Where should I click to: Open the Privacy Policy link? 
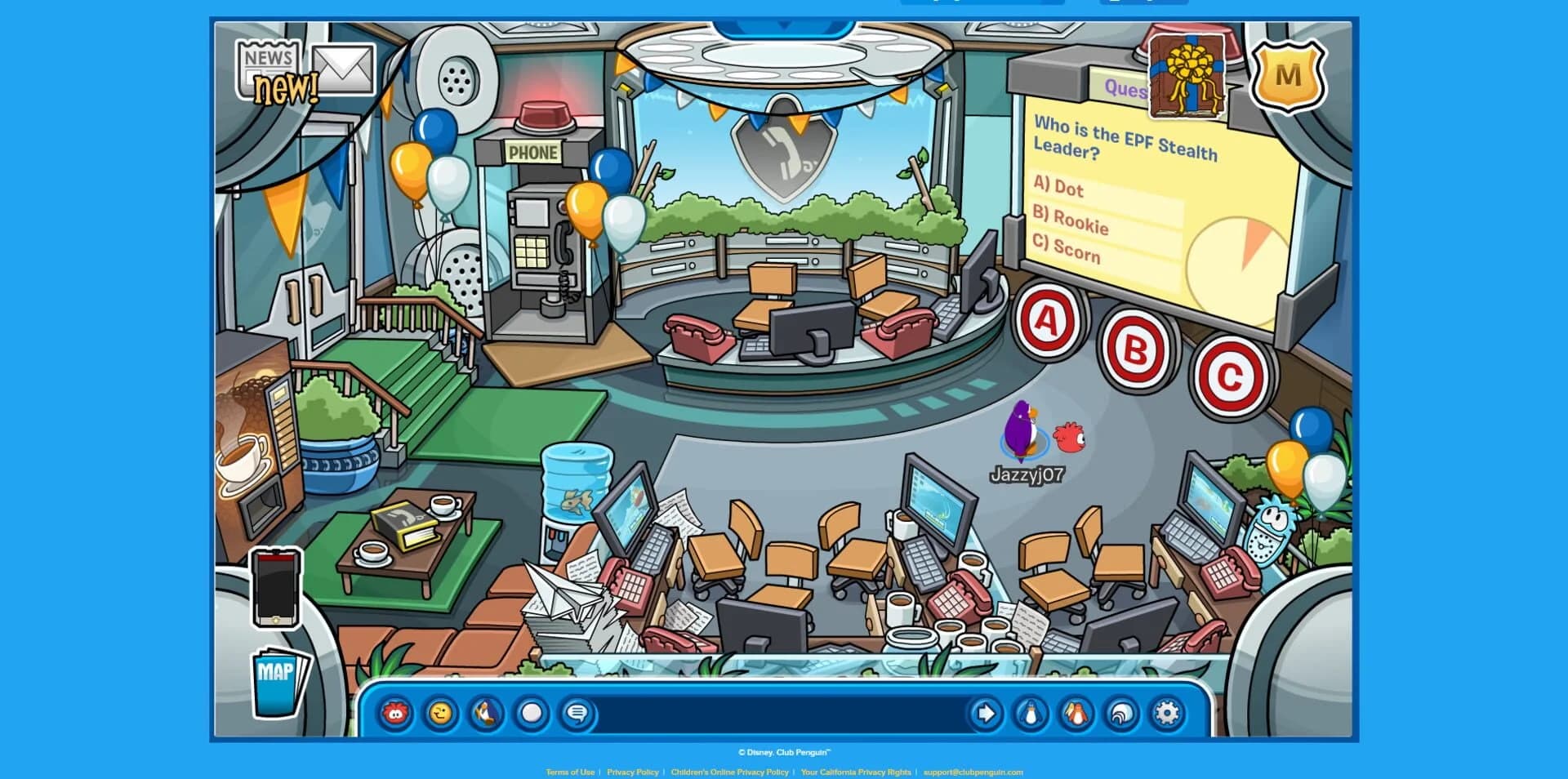(633, 771)
